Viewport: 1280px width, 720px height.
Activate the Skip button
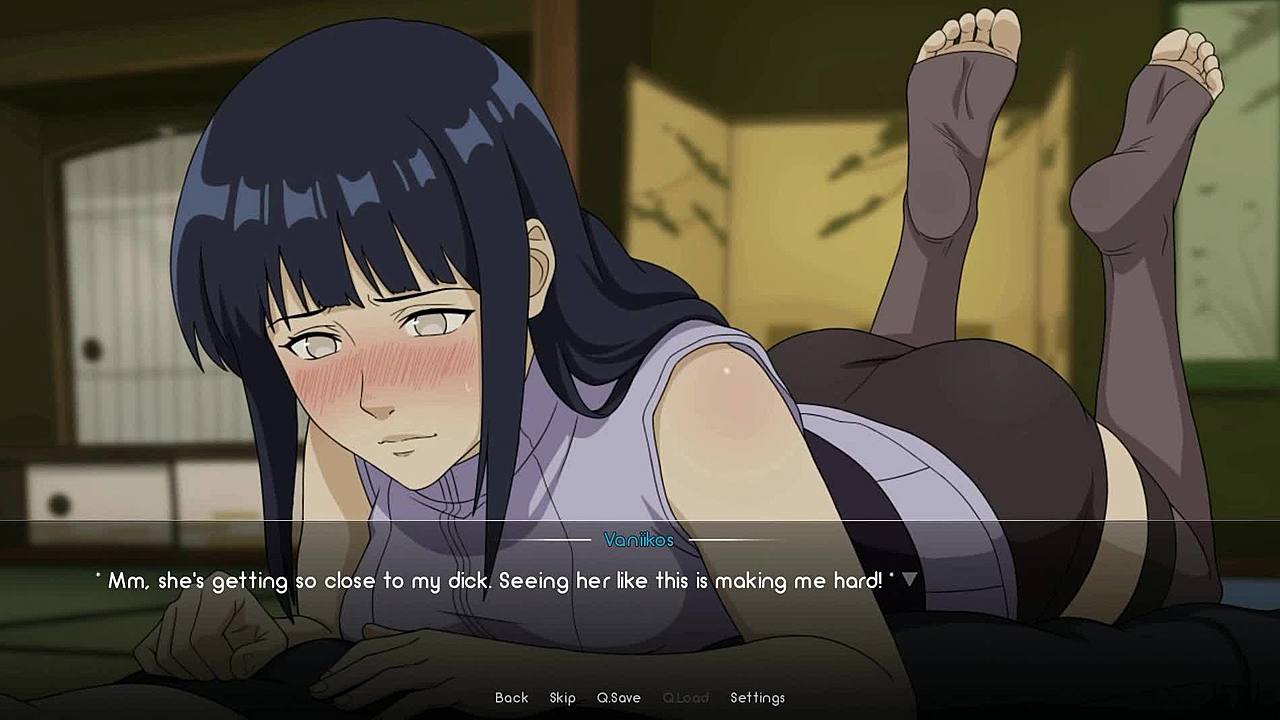tap(562, 698)
